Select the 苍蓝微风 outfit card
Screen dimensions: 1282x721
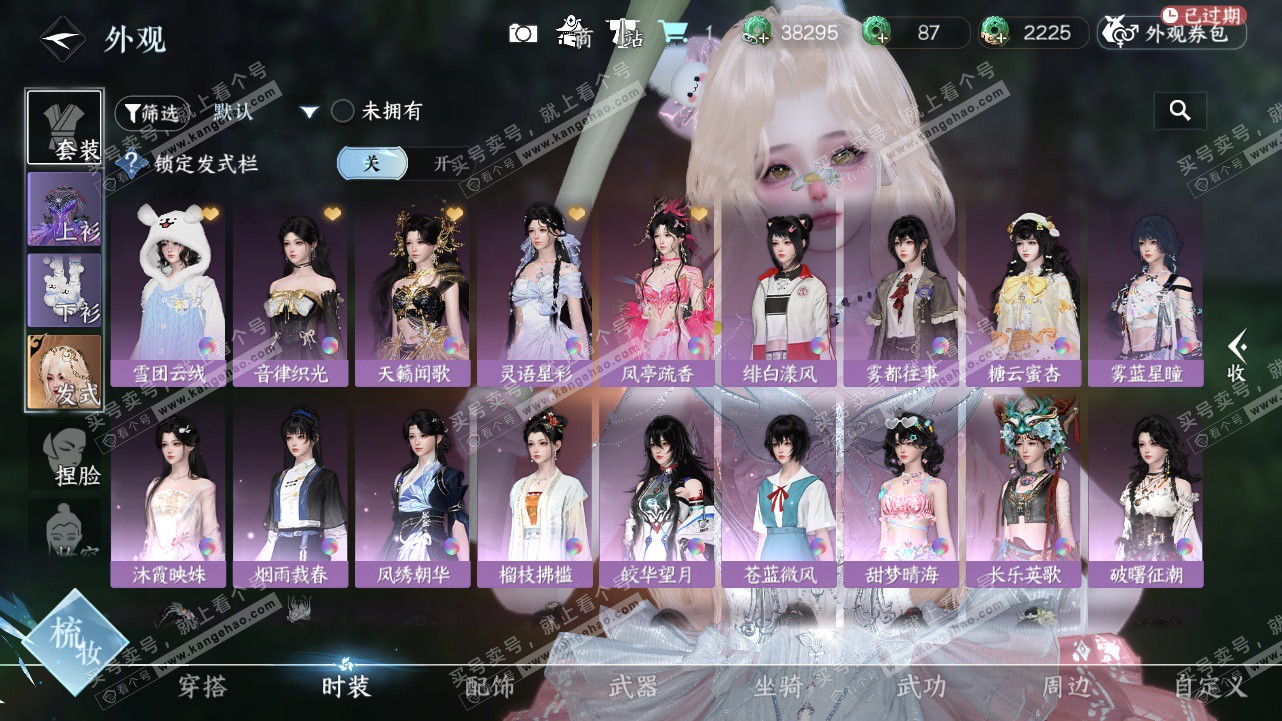click(x=780, y=497)
